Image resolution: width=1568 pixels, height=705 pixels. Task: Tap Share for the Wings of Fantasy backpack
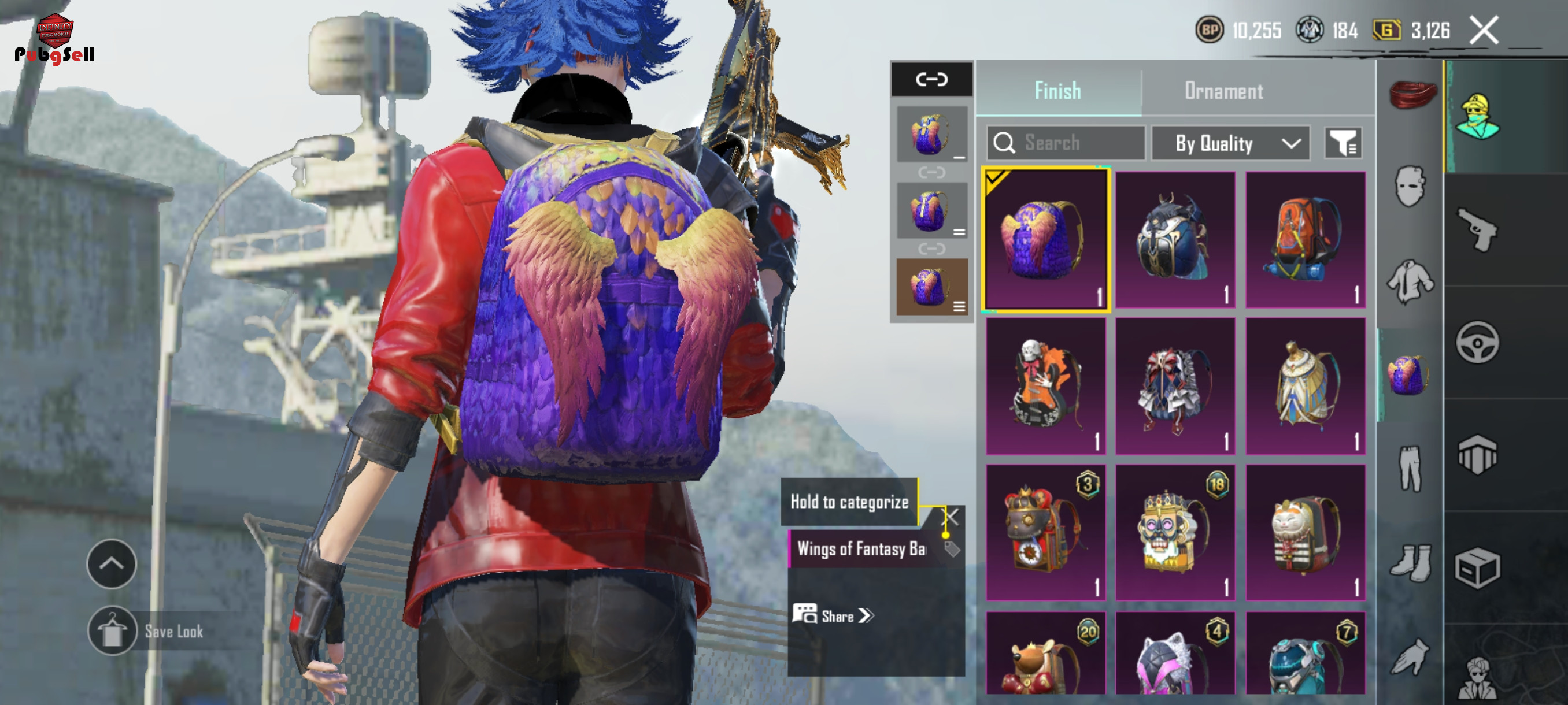coord(833,615)
